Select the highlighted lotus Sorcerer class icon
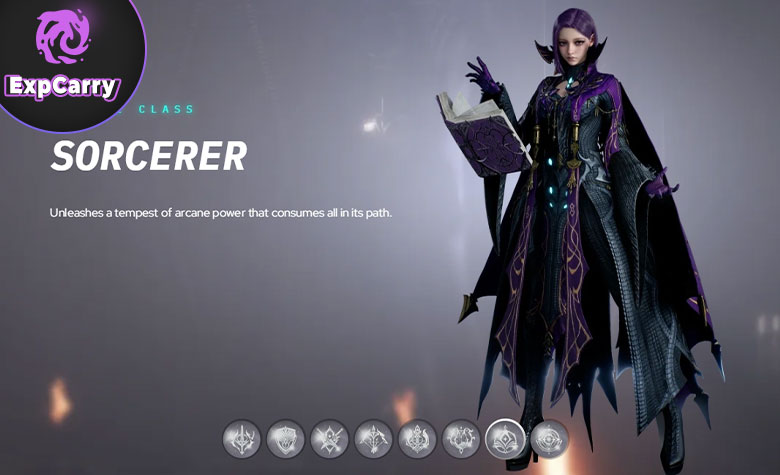The image size is (780, 475). (505, 438)
